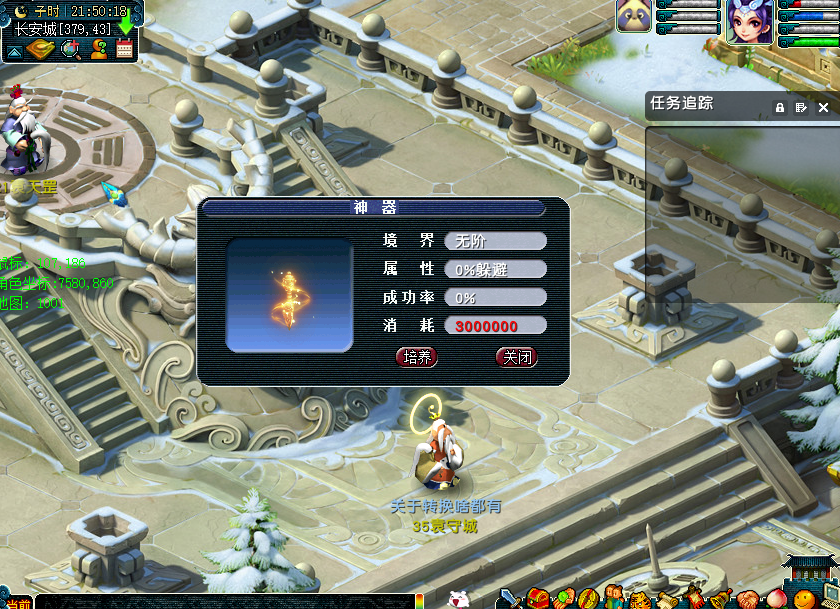Click the orange helper question-mark icon
The height and width of the screenshot is (609, 840).
[98, 50]
